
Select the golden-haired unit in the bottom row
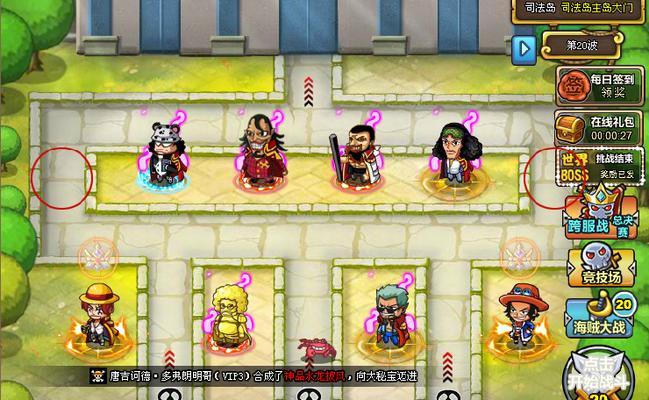[230, 318]
